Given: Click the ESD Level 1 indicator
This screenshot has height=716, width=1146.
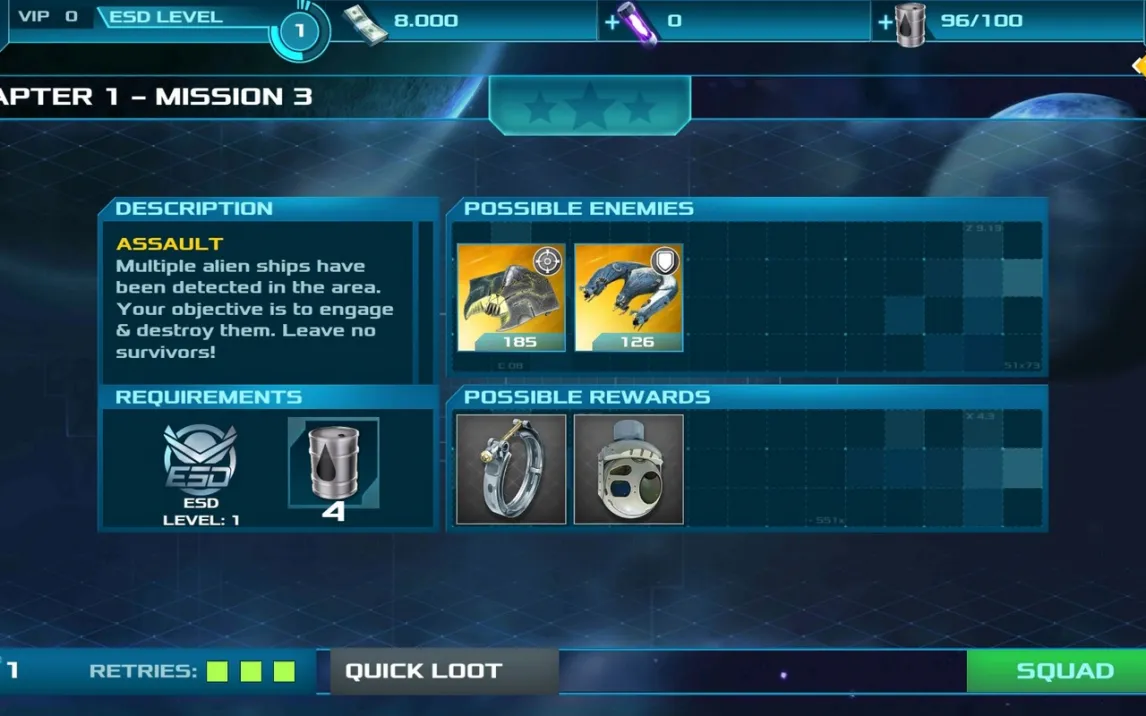Looking at the screenshot, I should (298, 30).
